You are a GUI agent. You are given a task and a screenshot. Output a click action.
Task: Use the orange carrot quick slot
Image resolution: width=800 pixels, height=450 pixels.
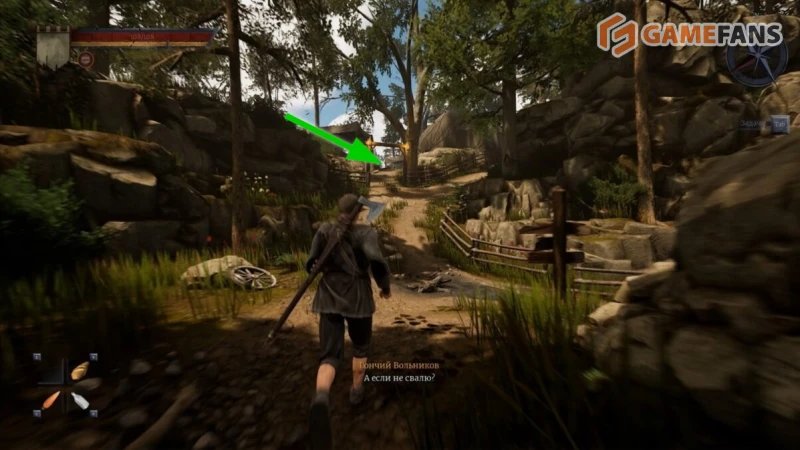tap(52, 399)
